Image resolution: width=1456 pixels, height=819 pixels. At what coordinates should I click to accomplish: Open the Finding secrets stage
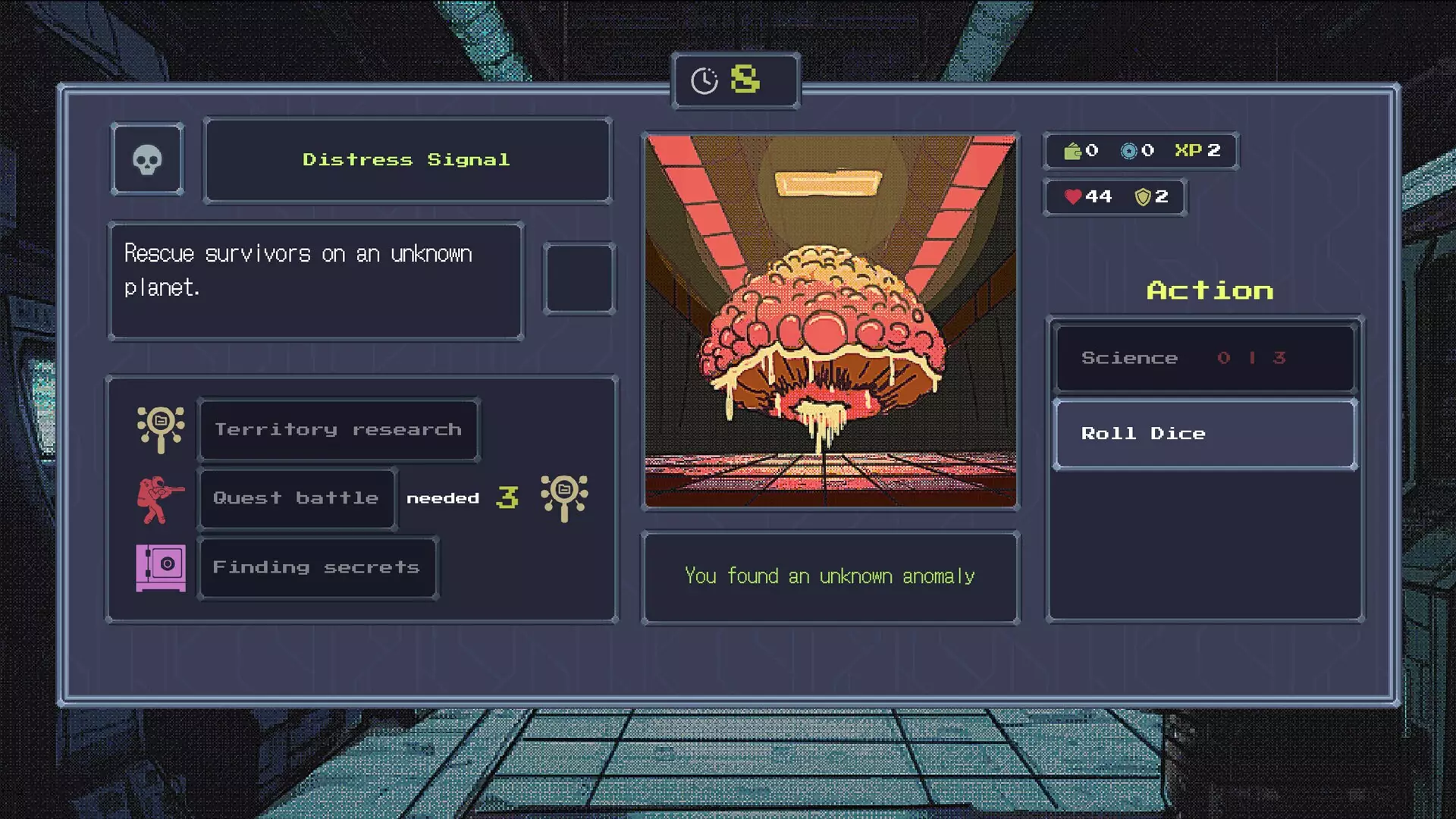point(317,567)
